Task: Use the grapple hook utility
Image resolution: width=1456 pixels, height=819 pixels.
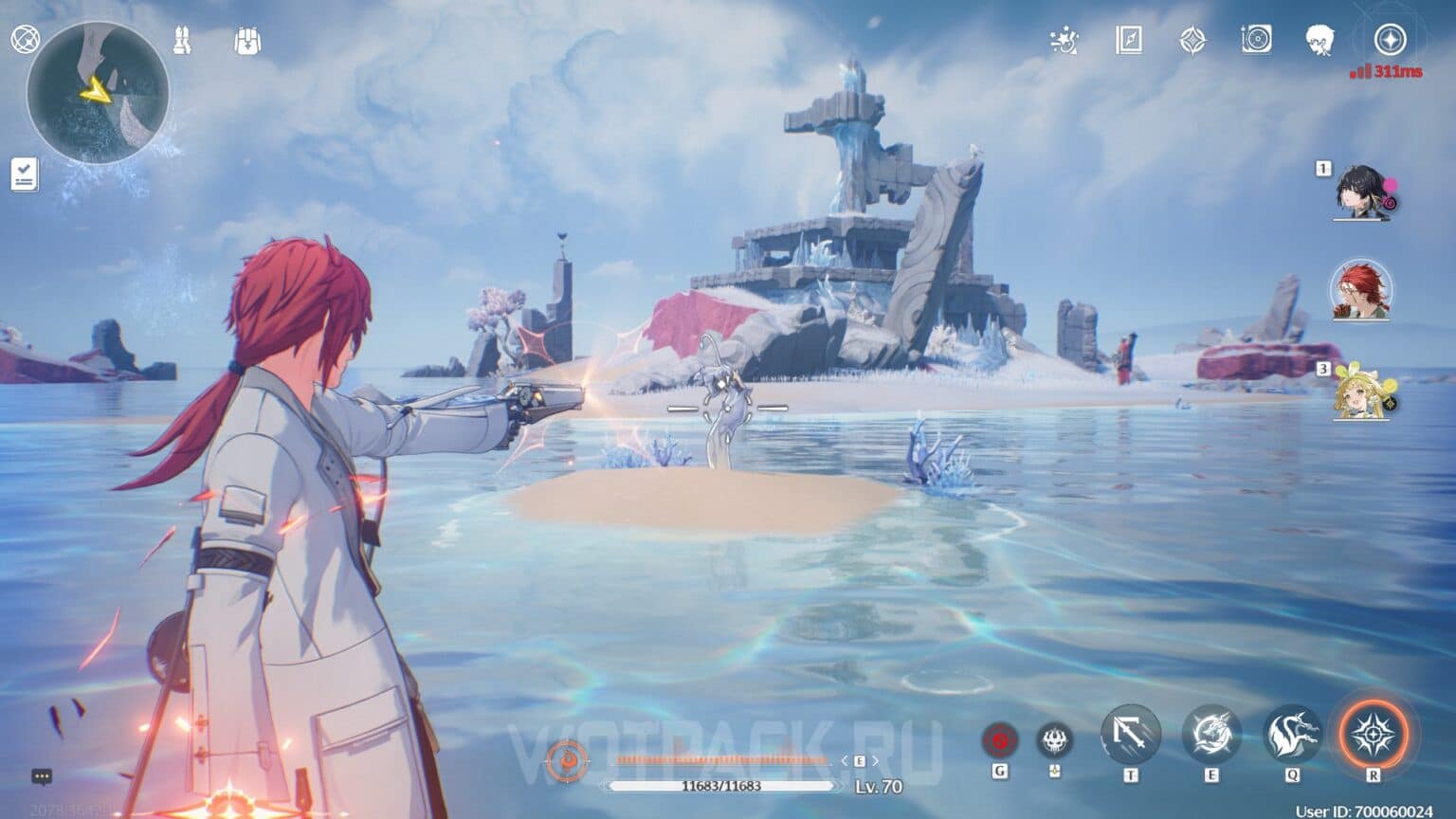Action: tap(1131, 735)
